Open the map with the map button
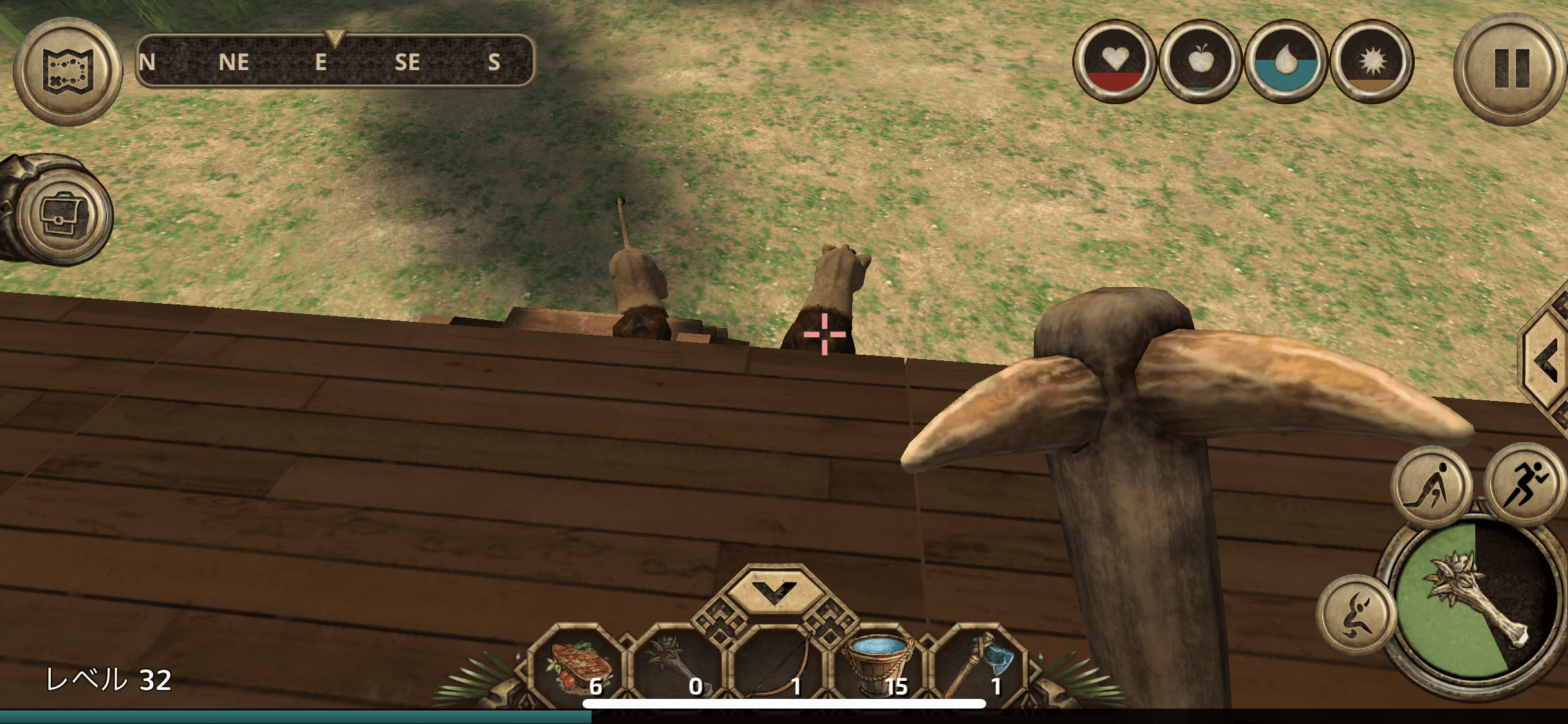Image resolution: width=1568 pixels, height=724 pixels. pos(68,71)
